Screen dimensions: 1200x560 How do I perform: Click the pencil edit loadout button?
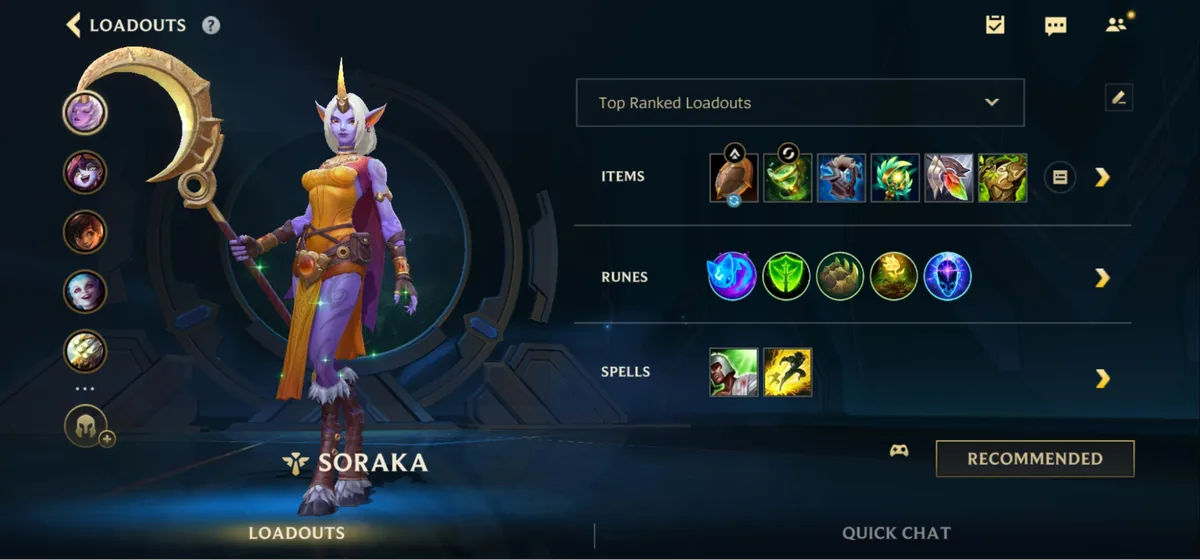[x=1119, y=98]
